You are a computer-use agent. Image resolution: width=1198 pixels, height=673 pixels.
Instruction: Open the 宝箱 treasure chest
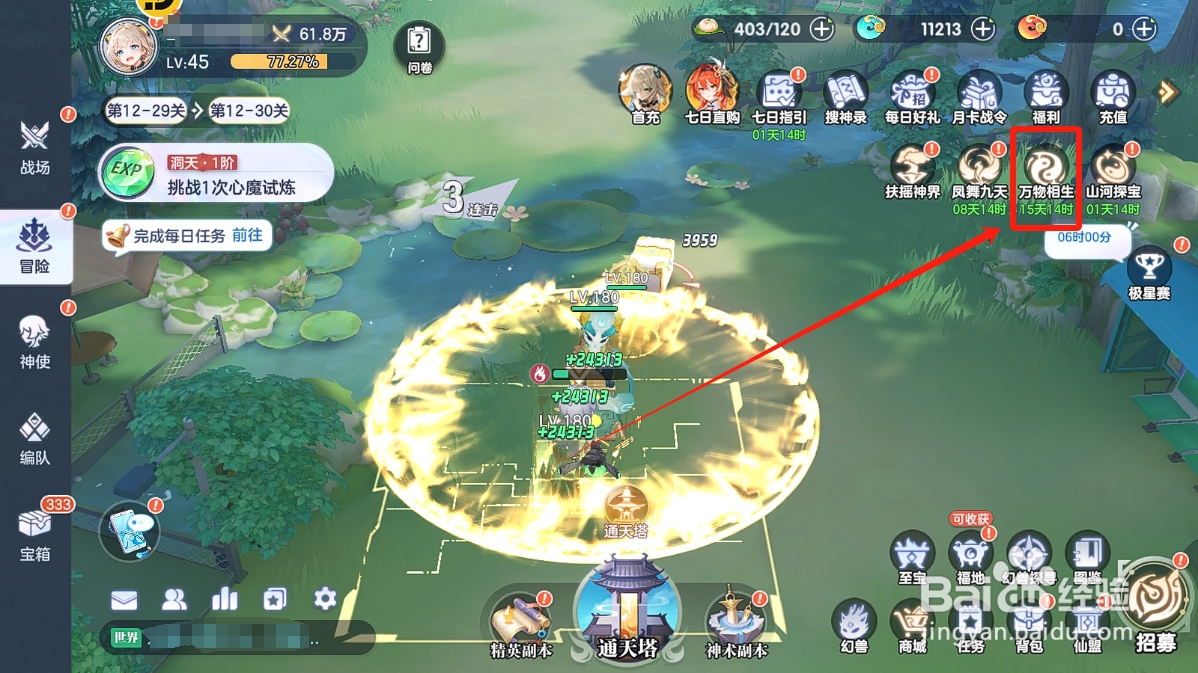point(35,532)
